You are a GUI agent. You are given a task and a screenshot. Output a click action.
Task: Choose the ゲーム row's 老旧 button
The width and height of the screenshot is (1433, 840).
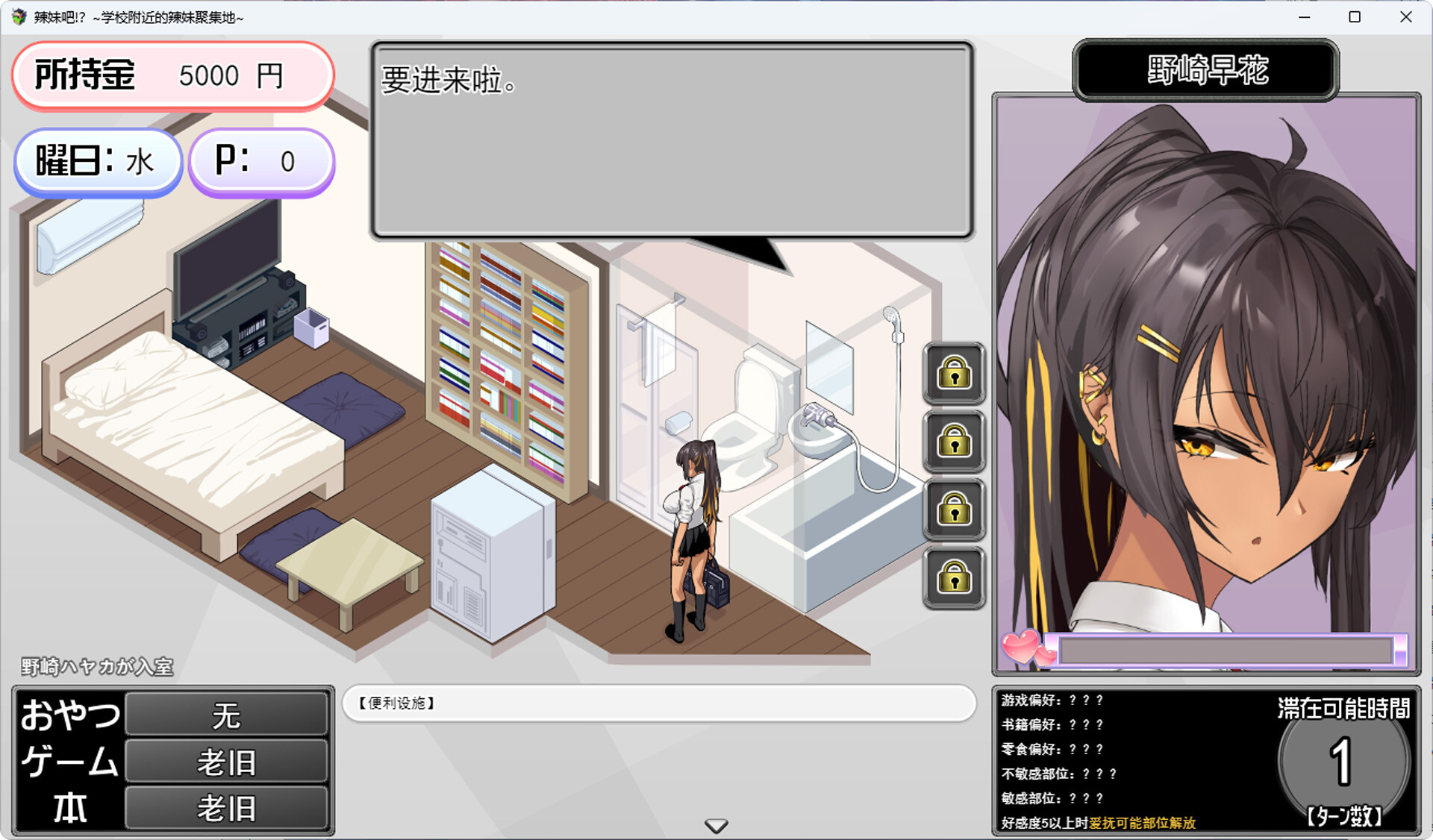click(x=226, y=762)
